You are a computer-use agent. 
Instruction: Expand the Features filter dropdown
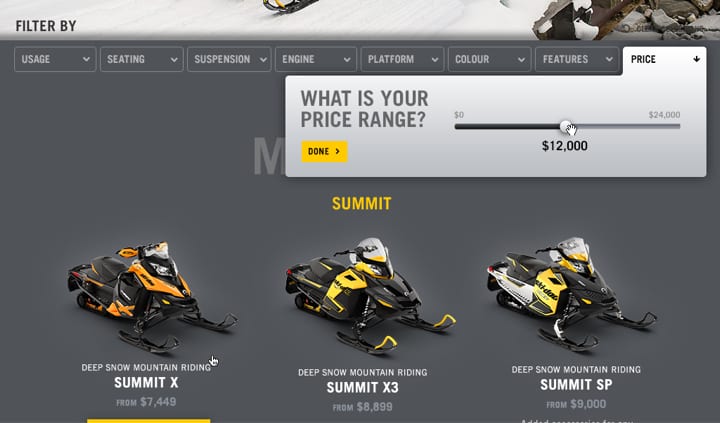576,60
